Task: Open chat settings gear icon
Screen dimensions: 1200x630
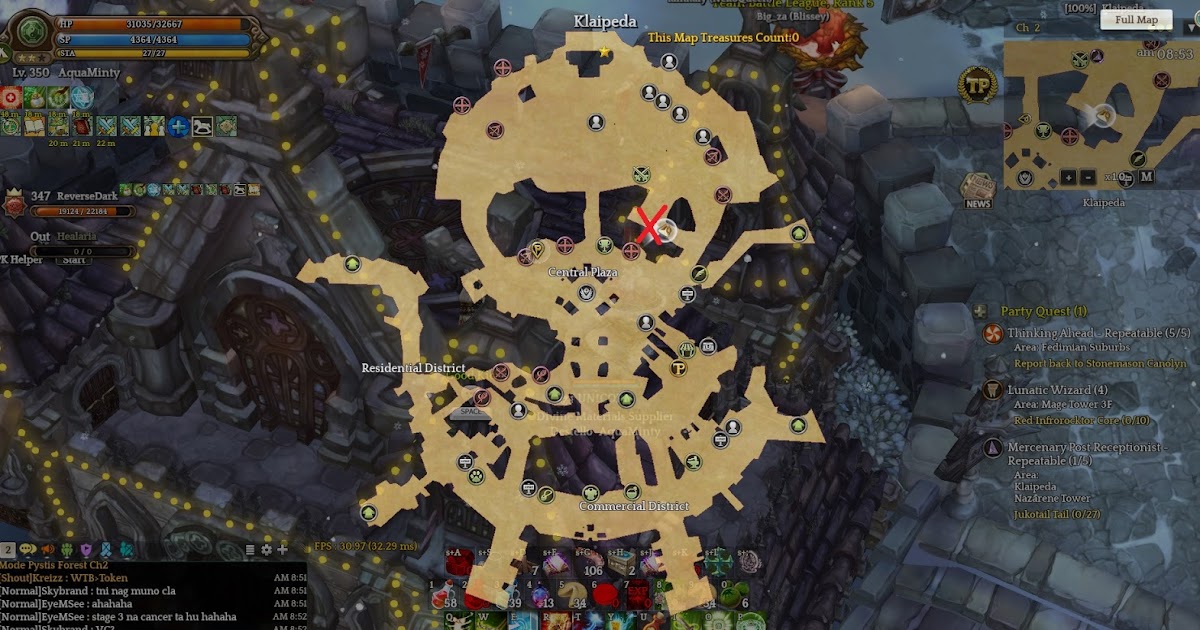Action: pyautogui.click(x=267, y=549)
